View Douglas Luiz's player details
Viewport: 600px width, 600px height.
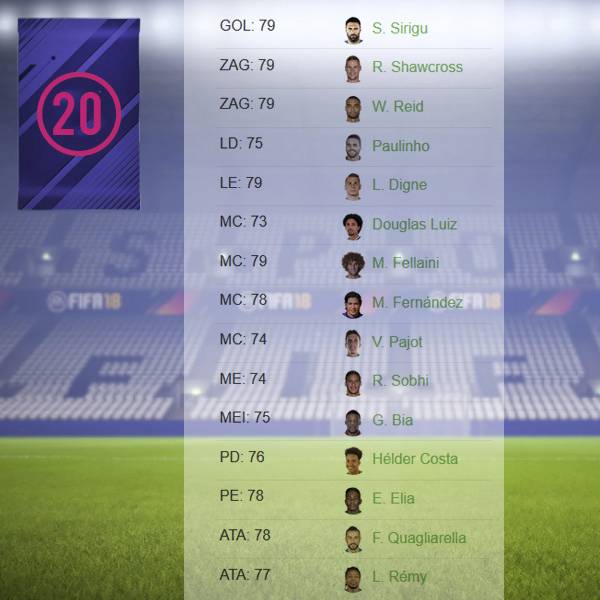coord(414,224)
